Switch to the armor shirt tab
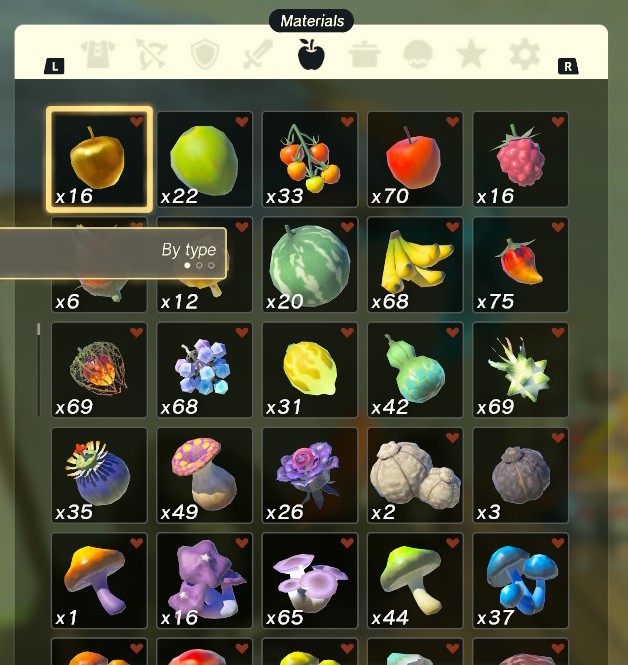This screenshot has width=628, height=665. click(x=98, y=54)
